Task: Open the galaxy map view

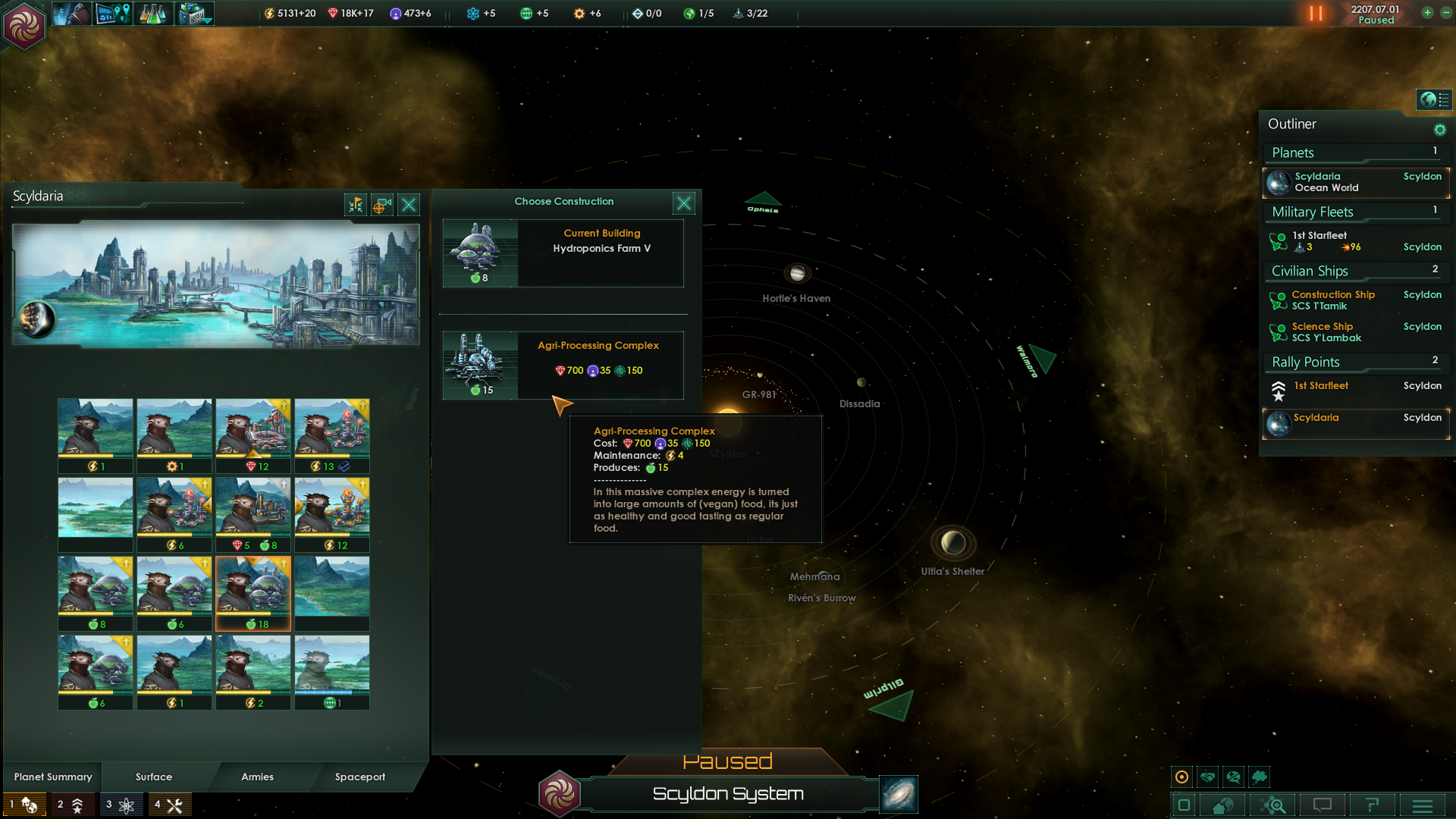Action: (899, 794)
